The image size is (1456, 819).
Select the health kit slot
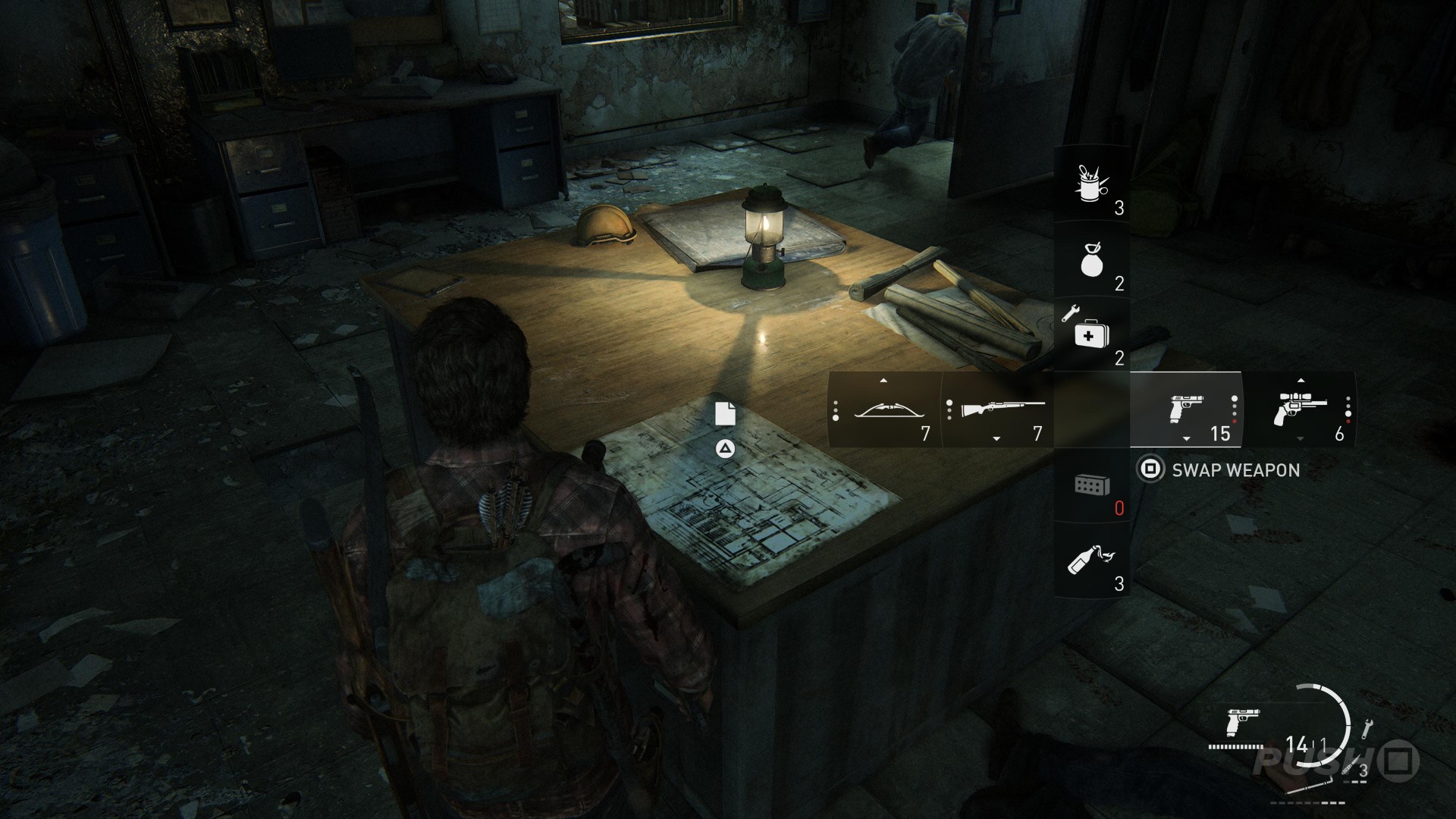(1092, 334)
